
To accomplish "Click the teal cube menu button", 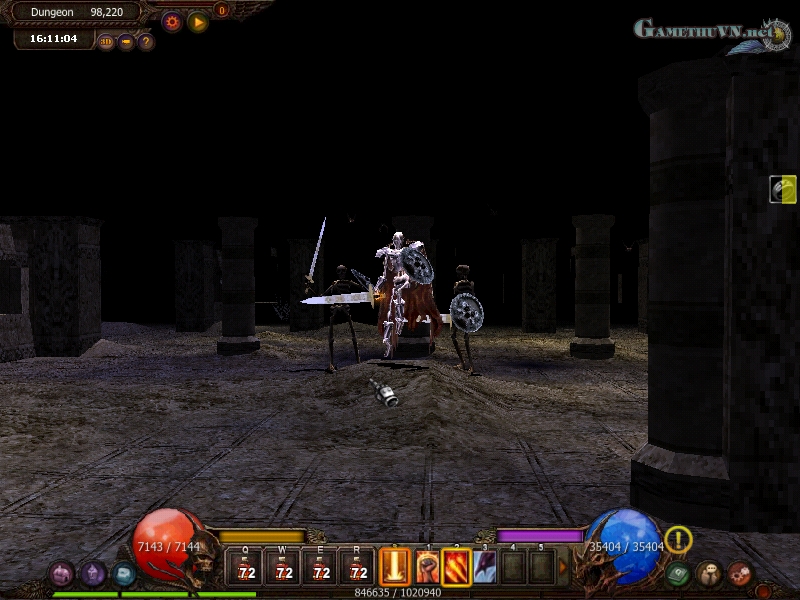I will click(124, 574).
